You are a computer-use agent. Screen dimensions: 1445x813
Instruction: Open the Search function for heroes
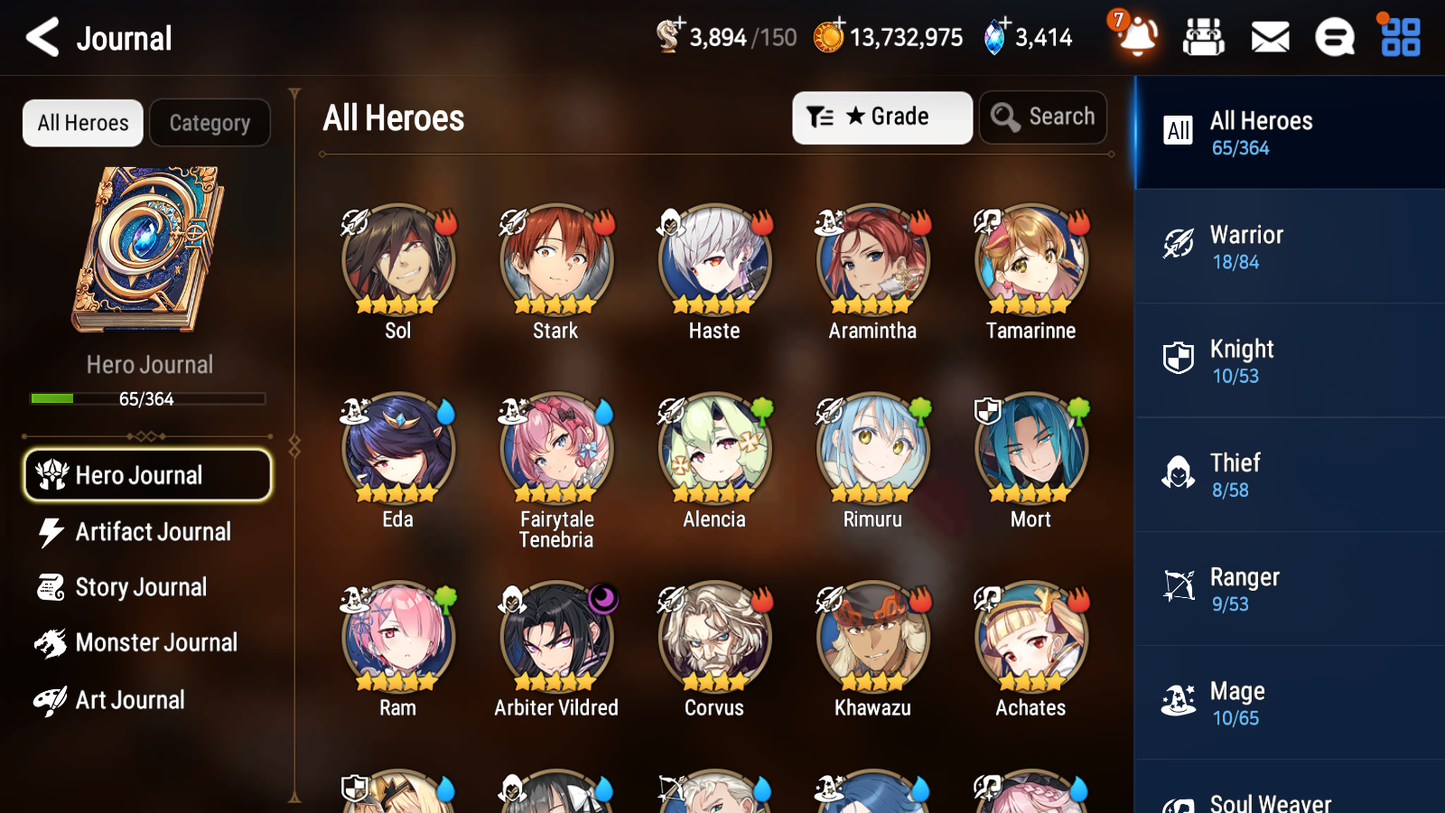[1043, 117]
